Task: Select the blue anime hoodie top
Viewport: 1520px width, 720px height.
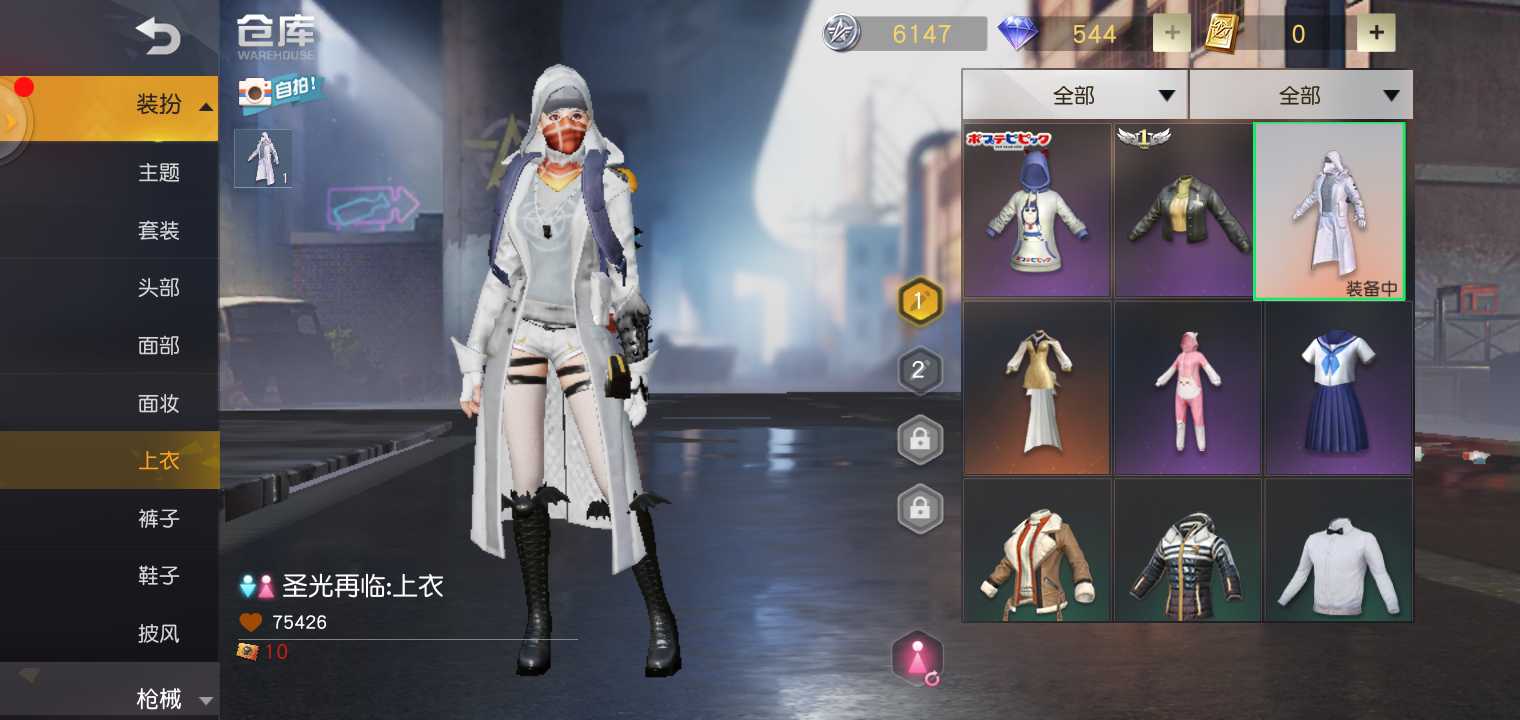Action: tap(1036, 211)
